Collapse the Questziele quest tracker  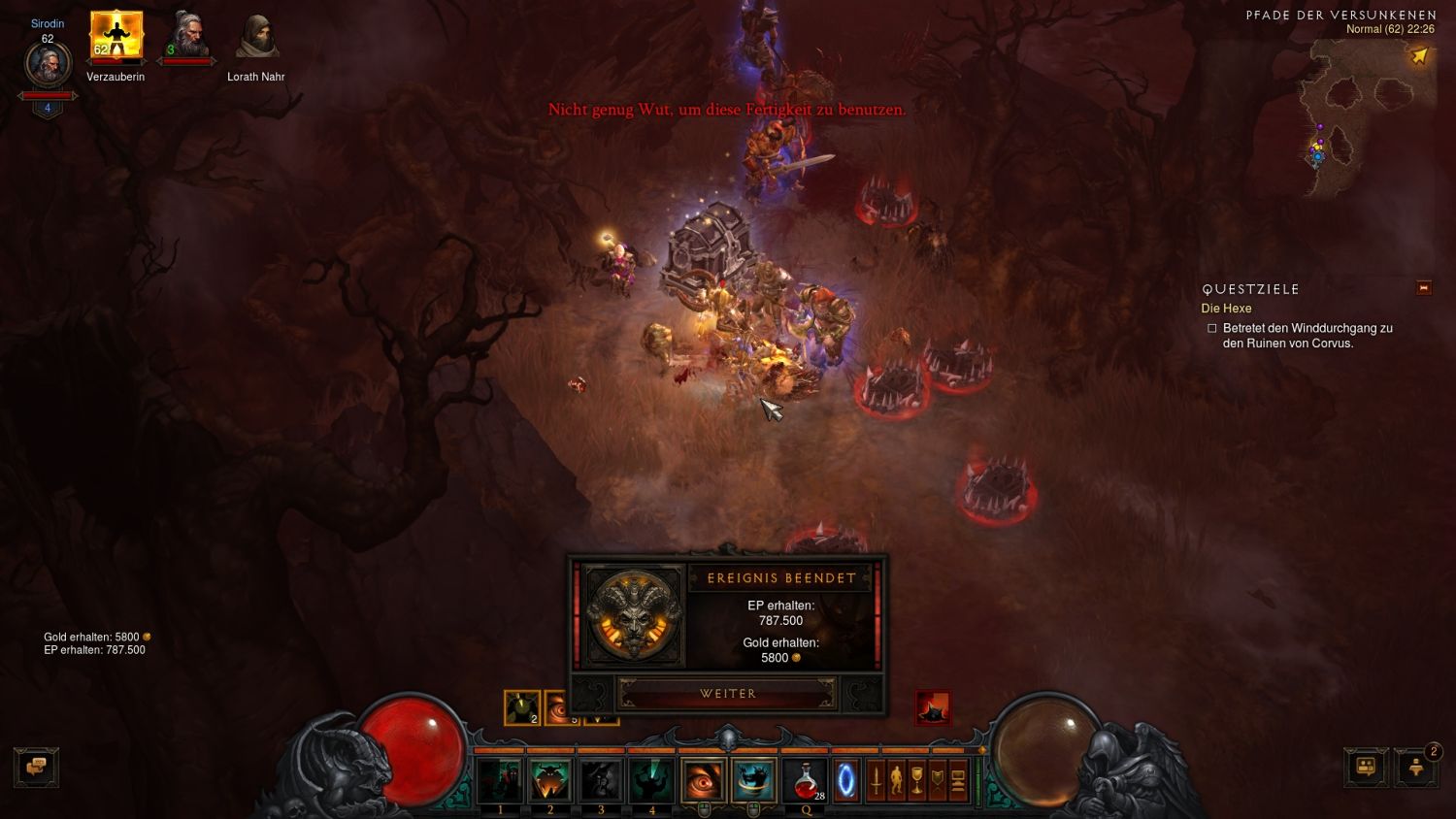1424,288
